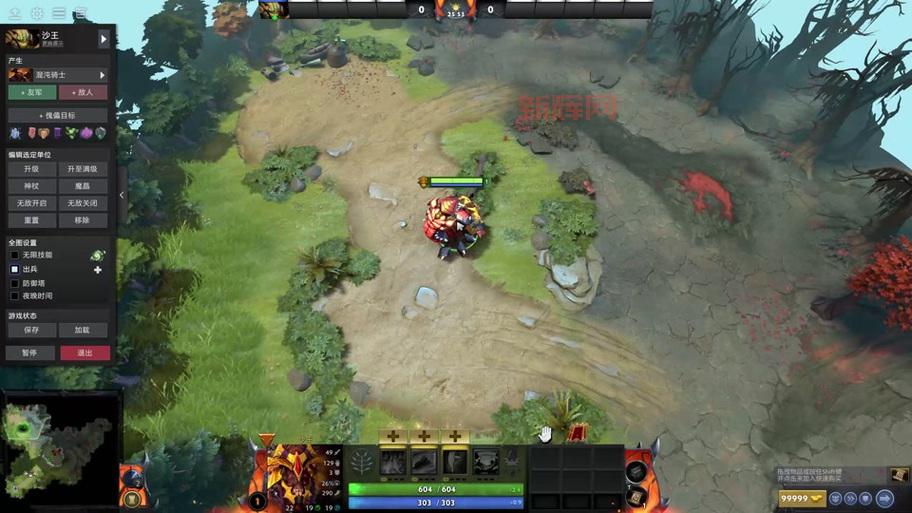This screenshot has width=912, height=513.
Task: Click the red 退出 exit button
Action: pyautogui.click(x=85, y=353)
